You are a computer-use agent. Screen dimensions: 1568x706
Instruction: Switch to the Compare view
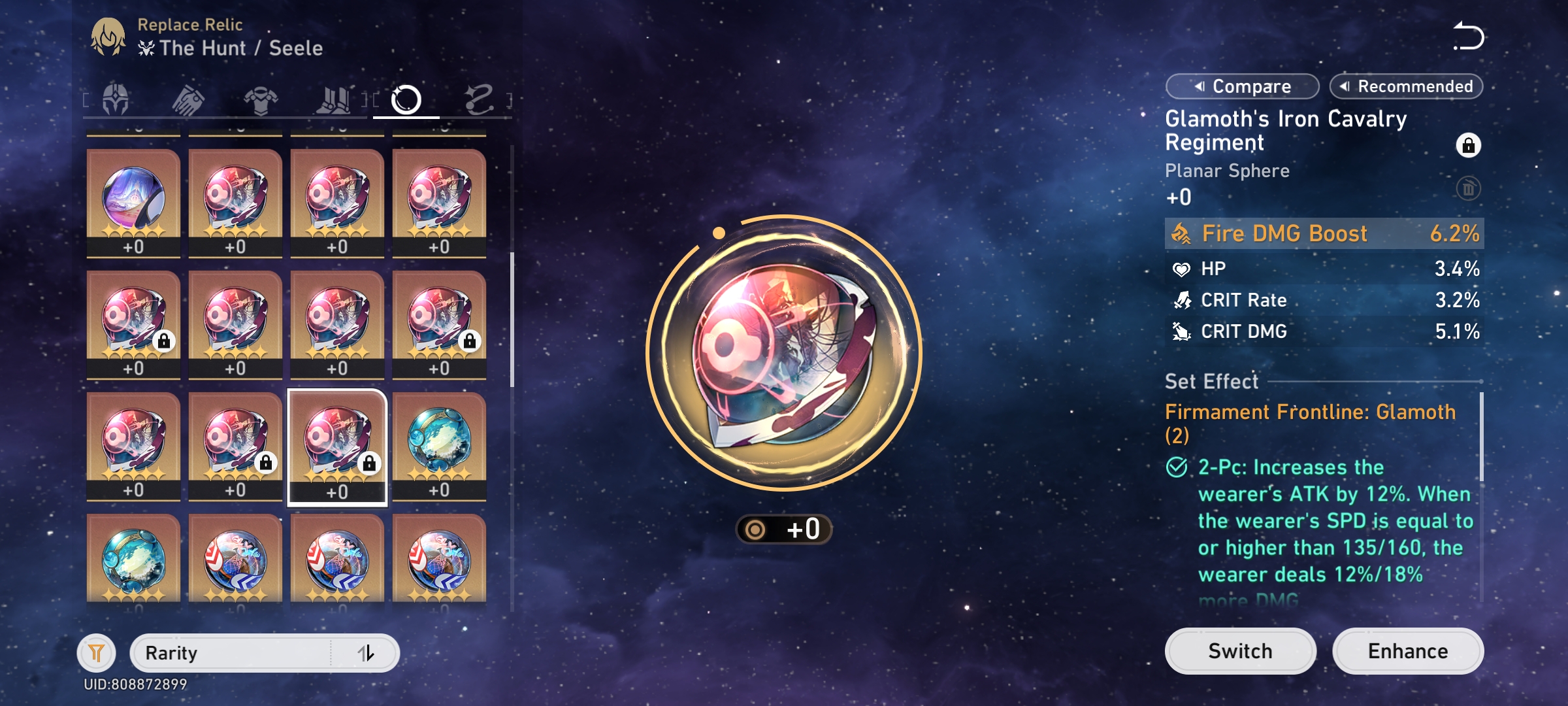pos(1241,86)
